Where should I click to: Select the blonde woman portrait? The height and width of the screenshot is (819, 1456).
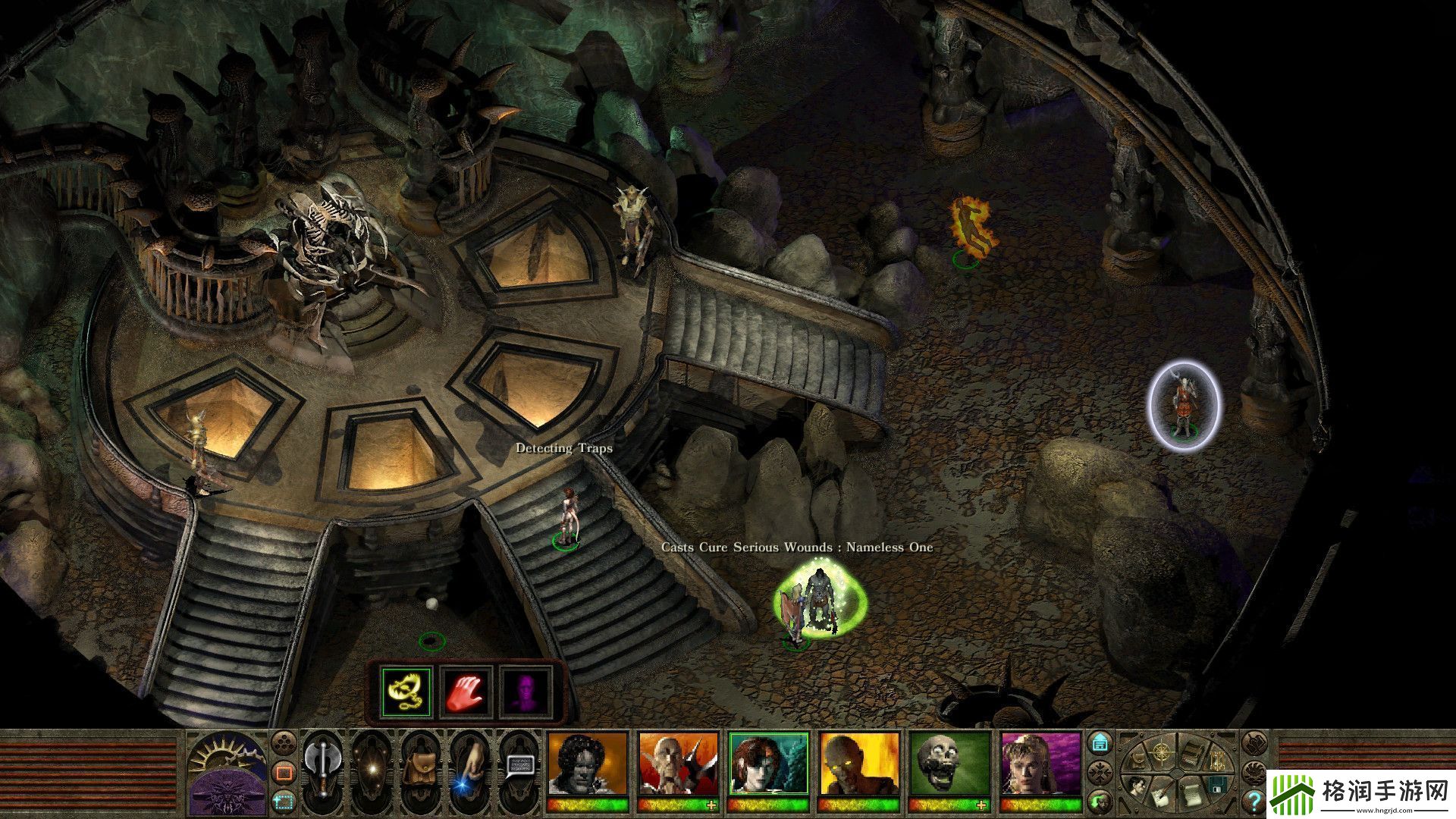pyautogui.click(x=1041, y=764)
